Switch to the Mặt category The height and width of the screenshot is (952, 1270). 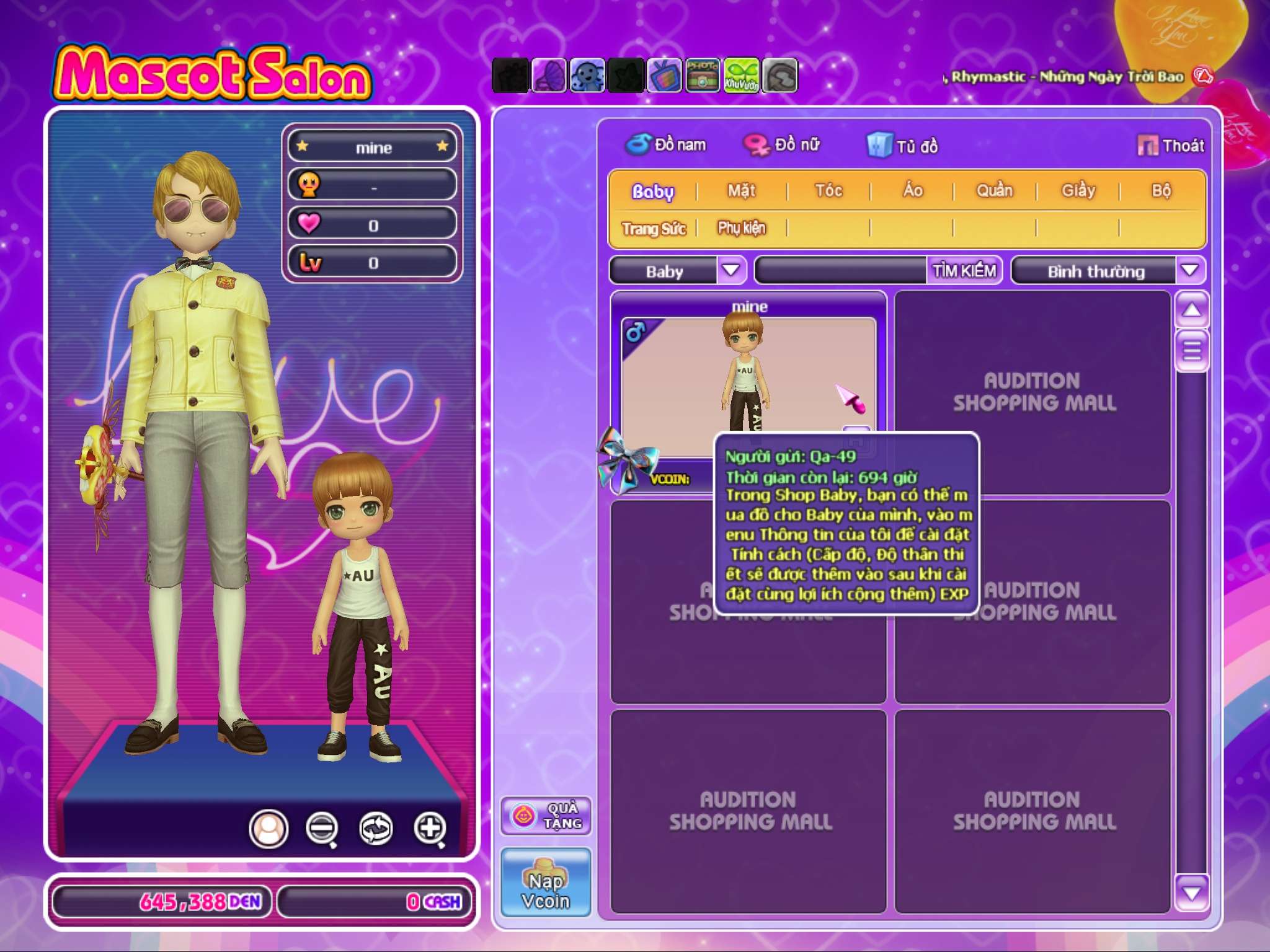741,191
